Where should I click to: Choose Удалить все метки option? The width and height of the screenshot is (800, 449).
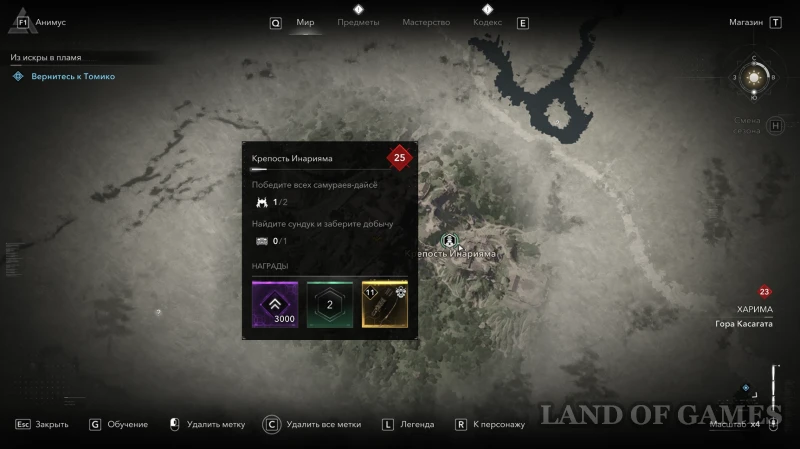(x=323, y=424)
